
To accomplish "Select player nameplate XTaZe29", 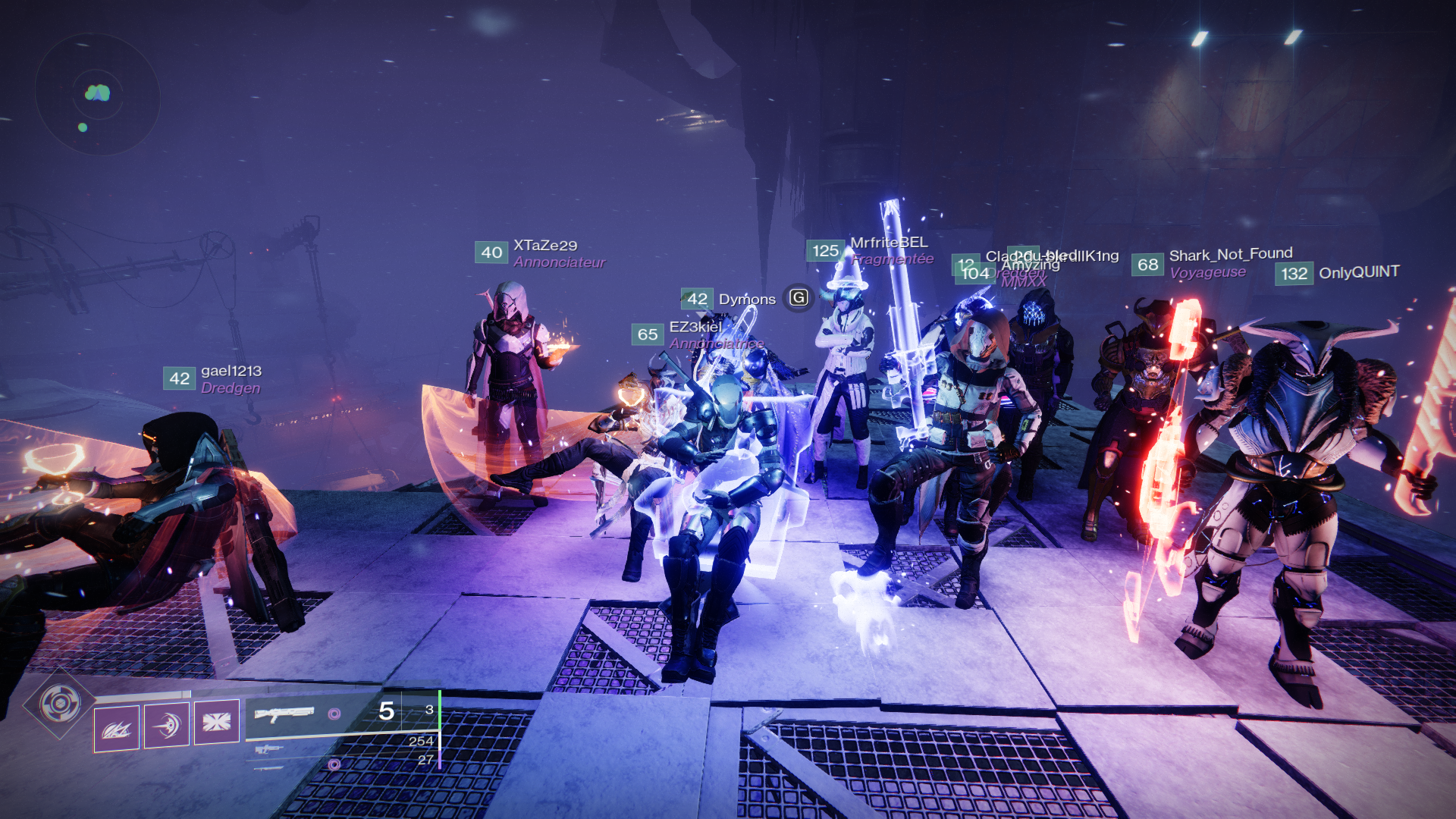I will click(544, 246).
